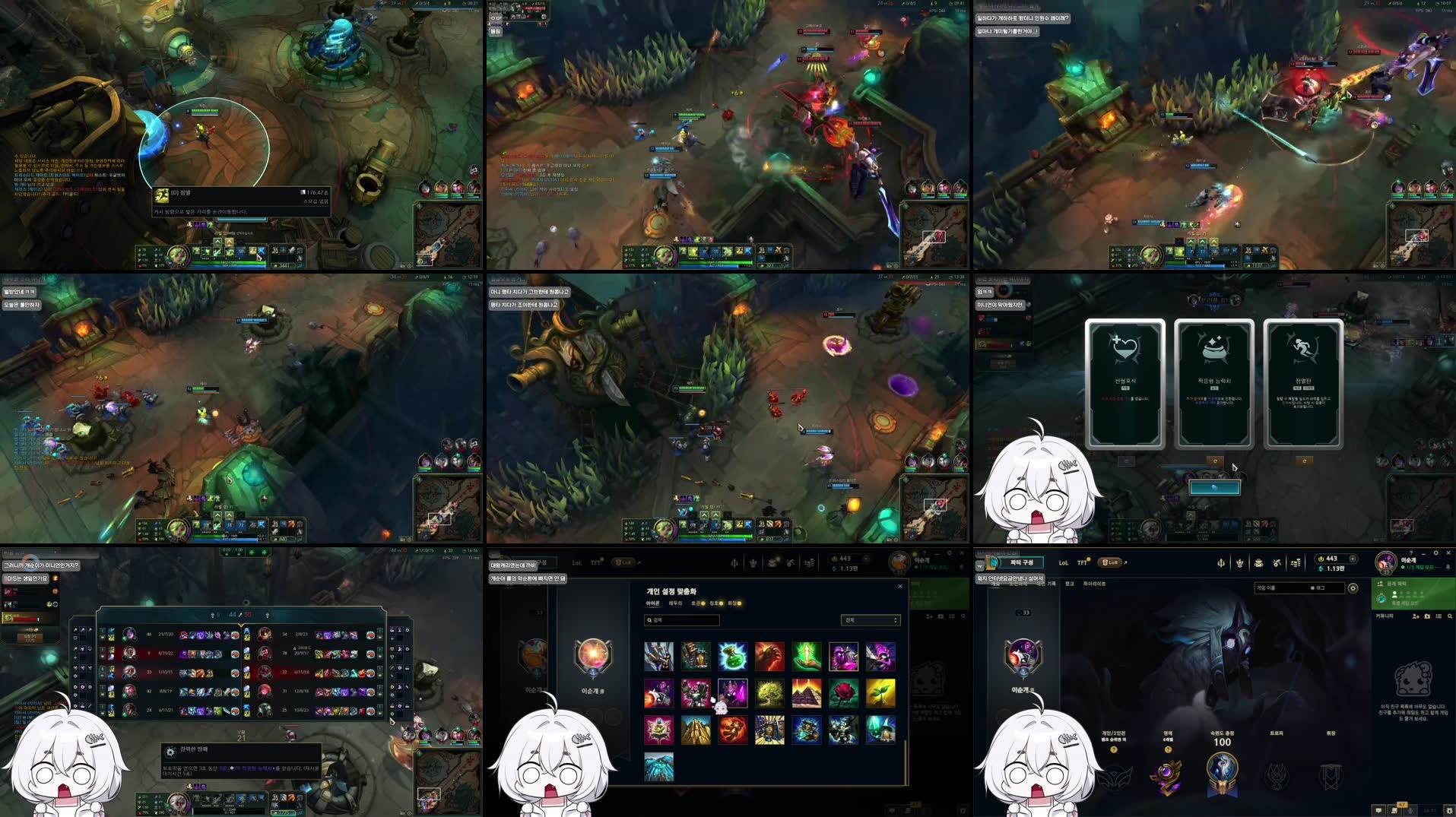1456x817 pixels.
Task: Click the Clash trophy icon in top navigation
Action: coord(1241,562)
